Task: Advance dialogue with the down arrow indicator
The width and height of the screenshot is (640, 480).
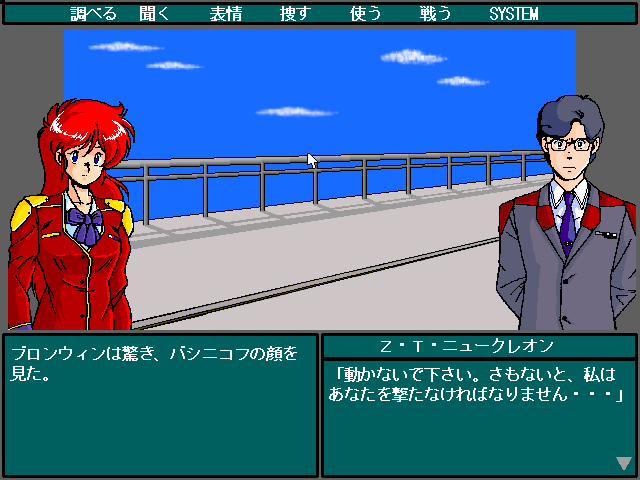Action: 624,463
